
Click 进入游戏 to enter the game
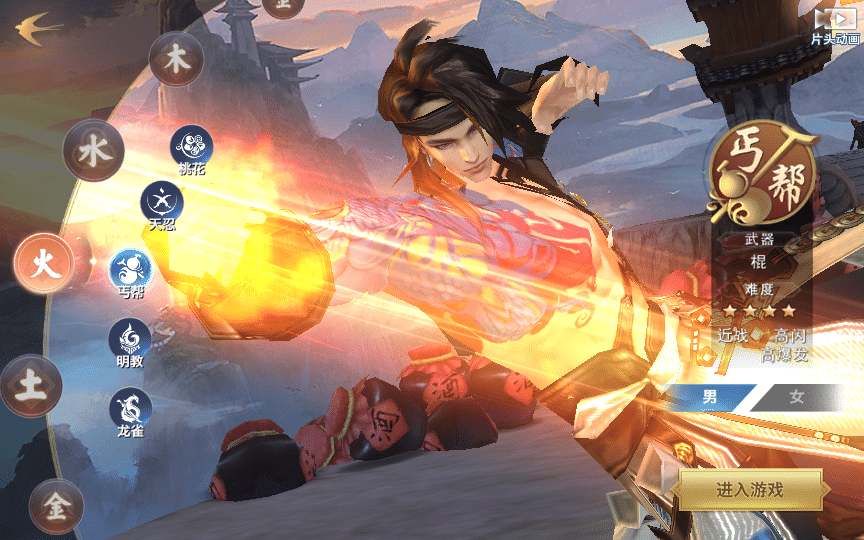750,489
